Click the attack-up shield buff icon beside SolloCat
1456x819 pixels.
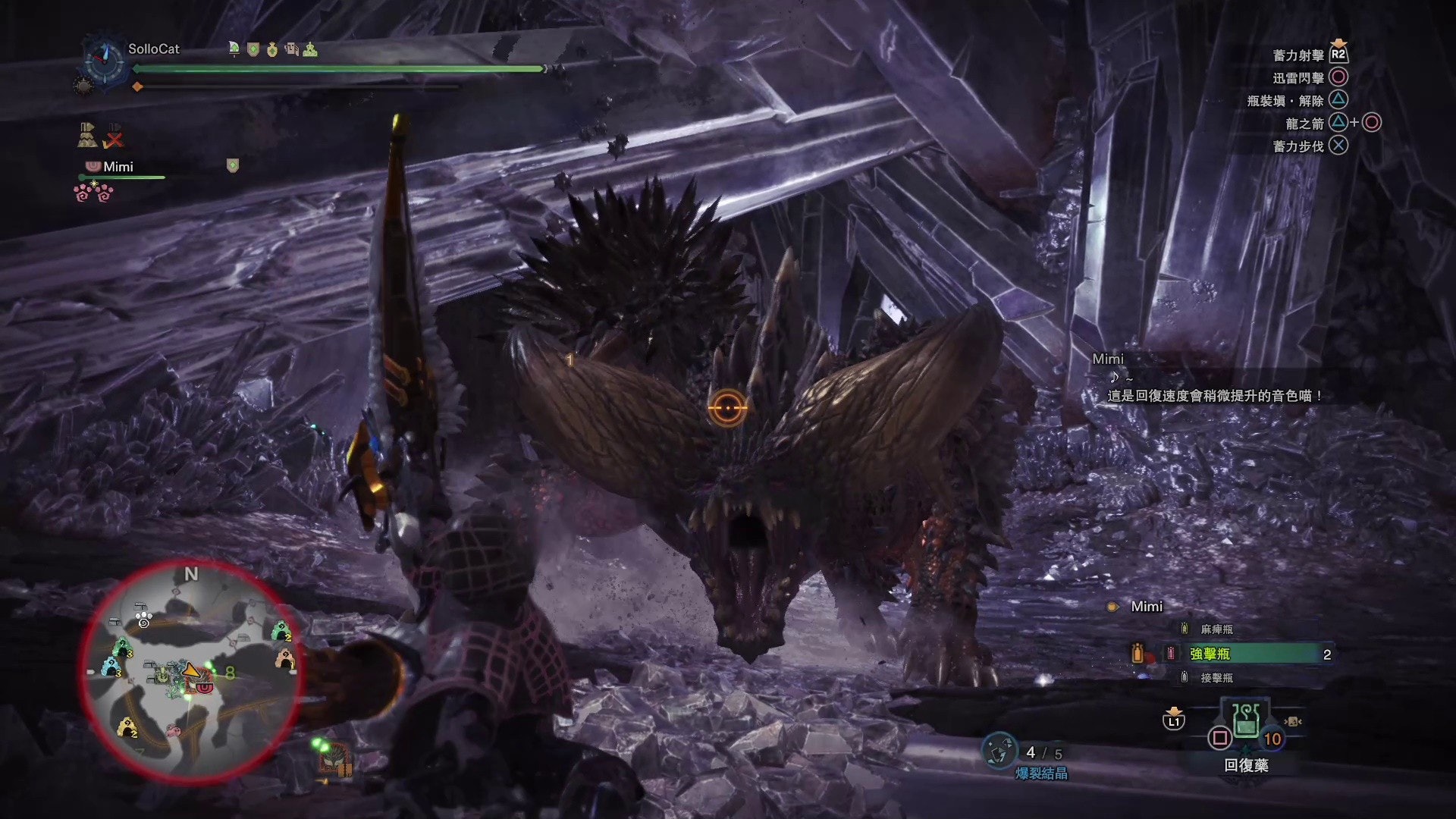pos(252,50)
